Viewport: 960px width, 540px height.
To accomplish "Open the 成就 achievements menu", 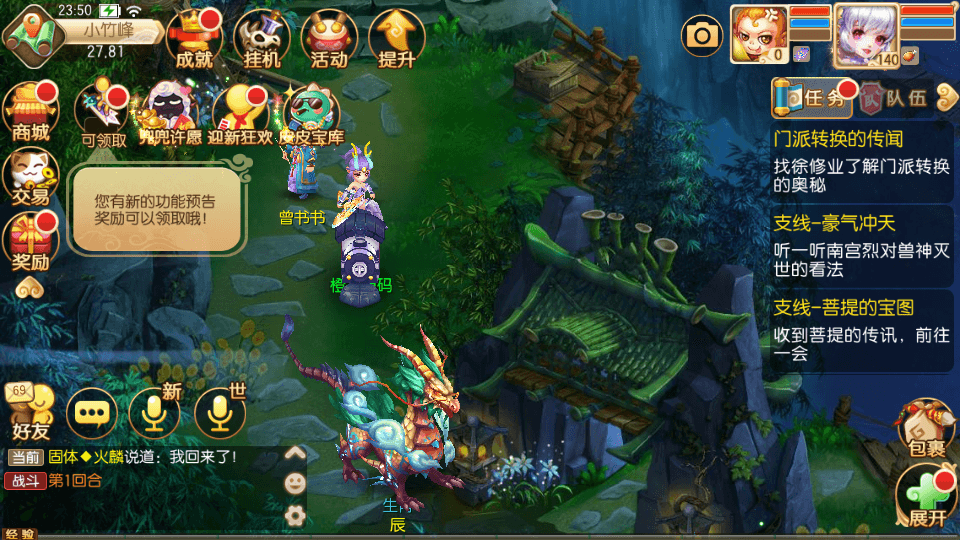I will click(193, 38).
